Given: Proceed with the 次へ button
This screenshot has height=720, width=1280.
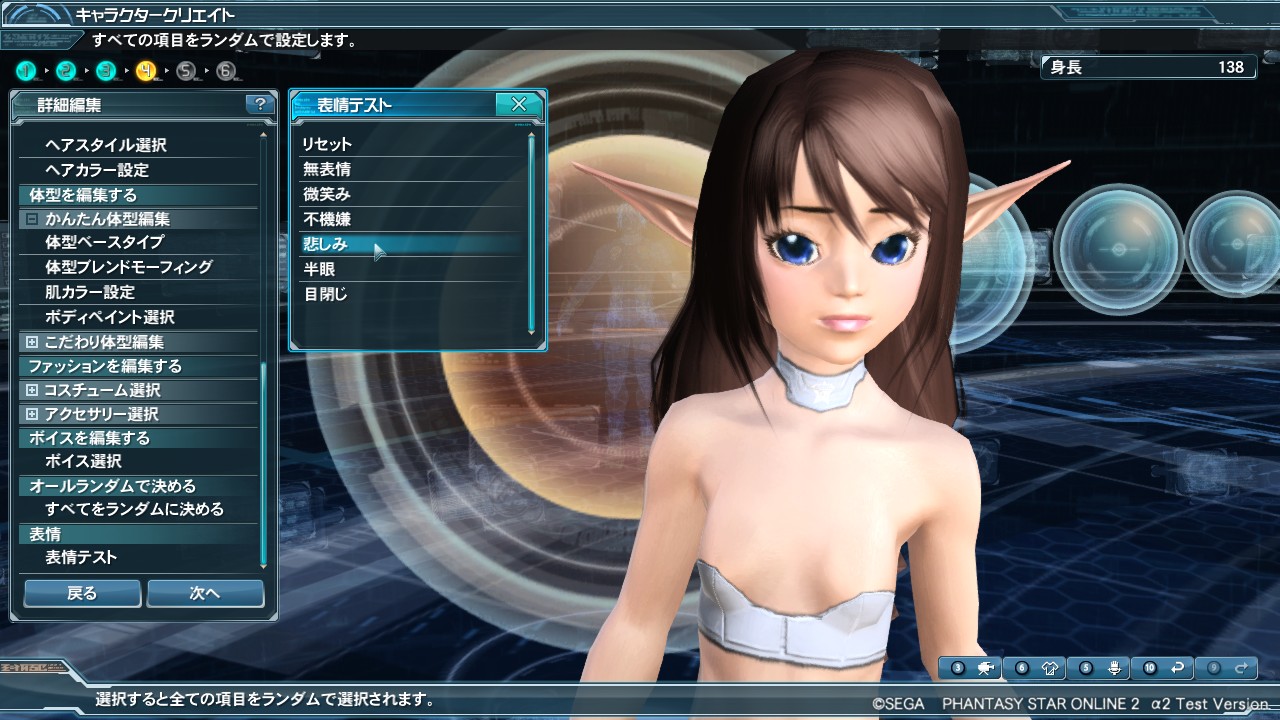Looking at the screenshot, I should tap(205, 593).
